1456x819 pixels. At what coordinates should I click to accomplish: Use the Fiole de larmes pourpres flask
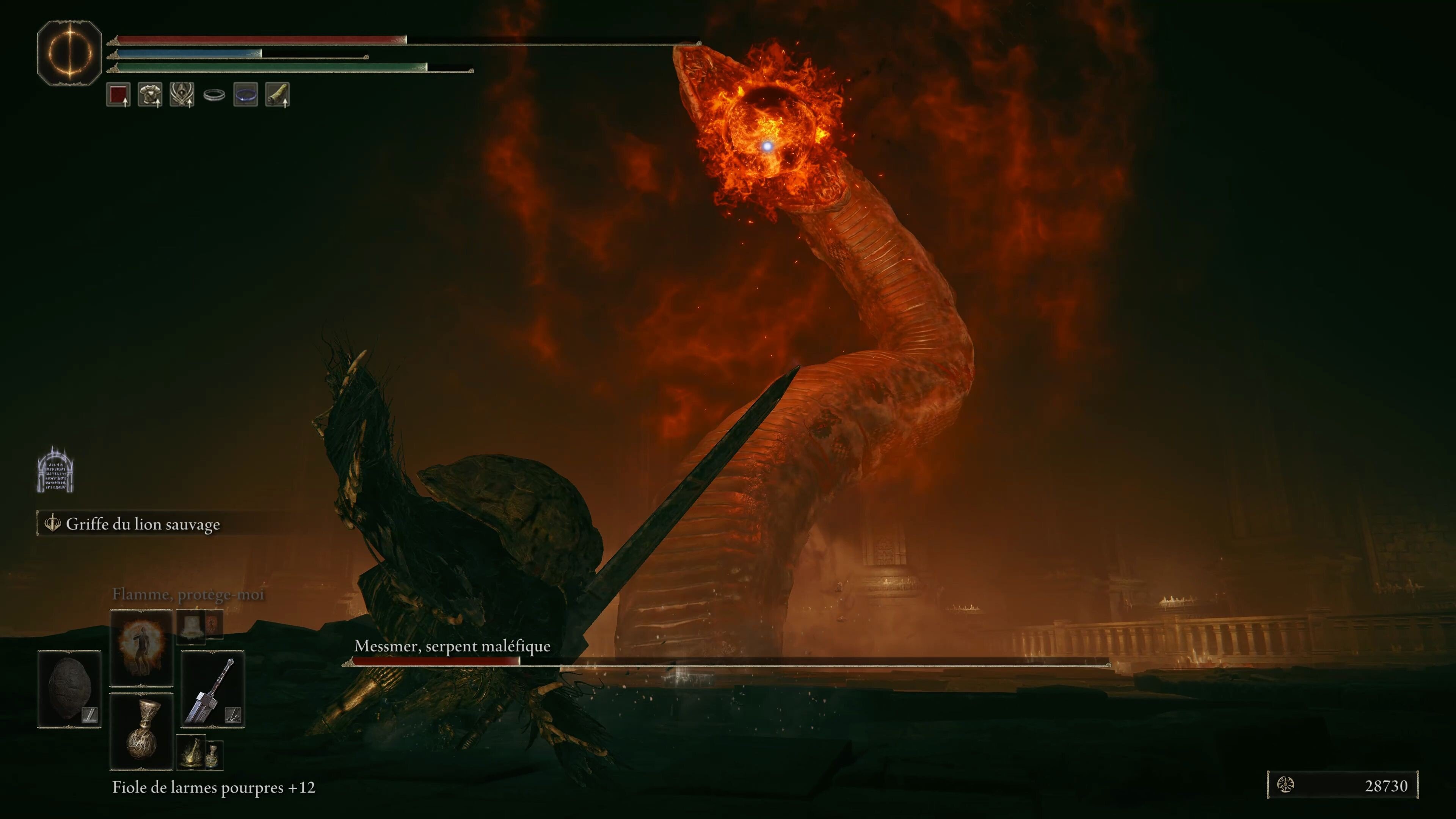141,731
